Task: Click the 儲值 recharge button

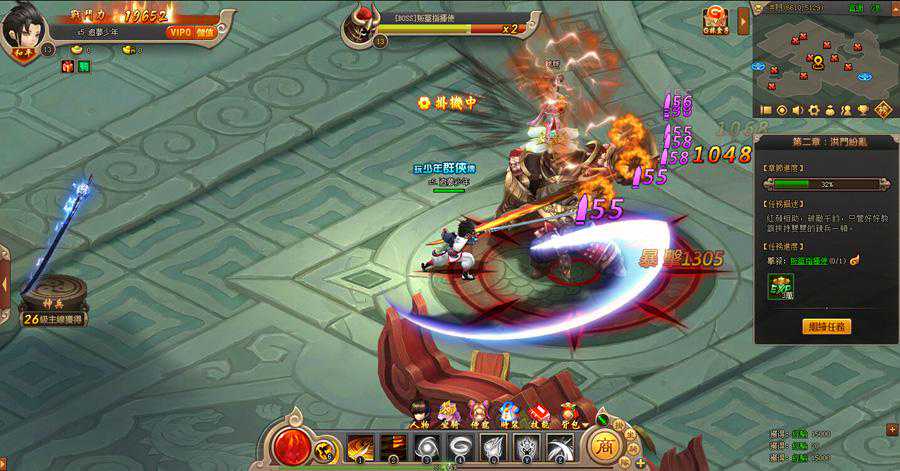Action: point(203,32)
